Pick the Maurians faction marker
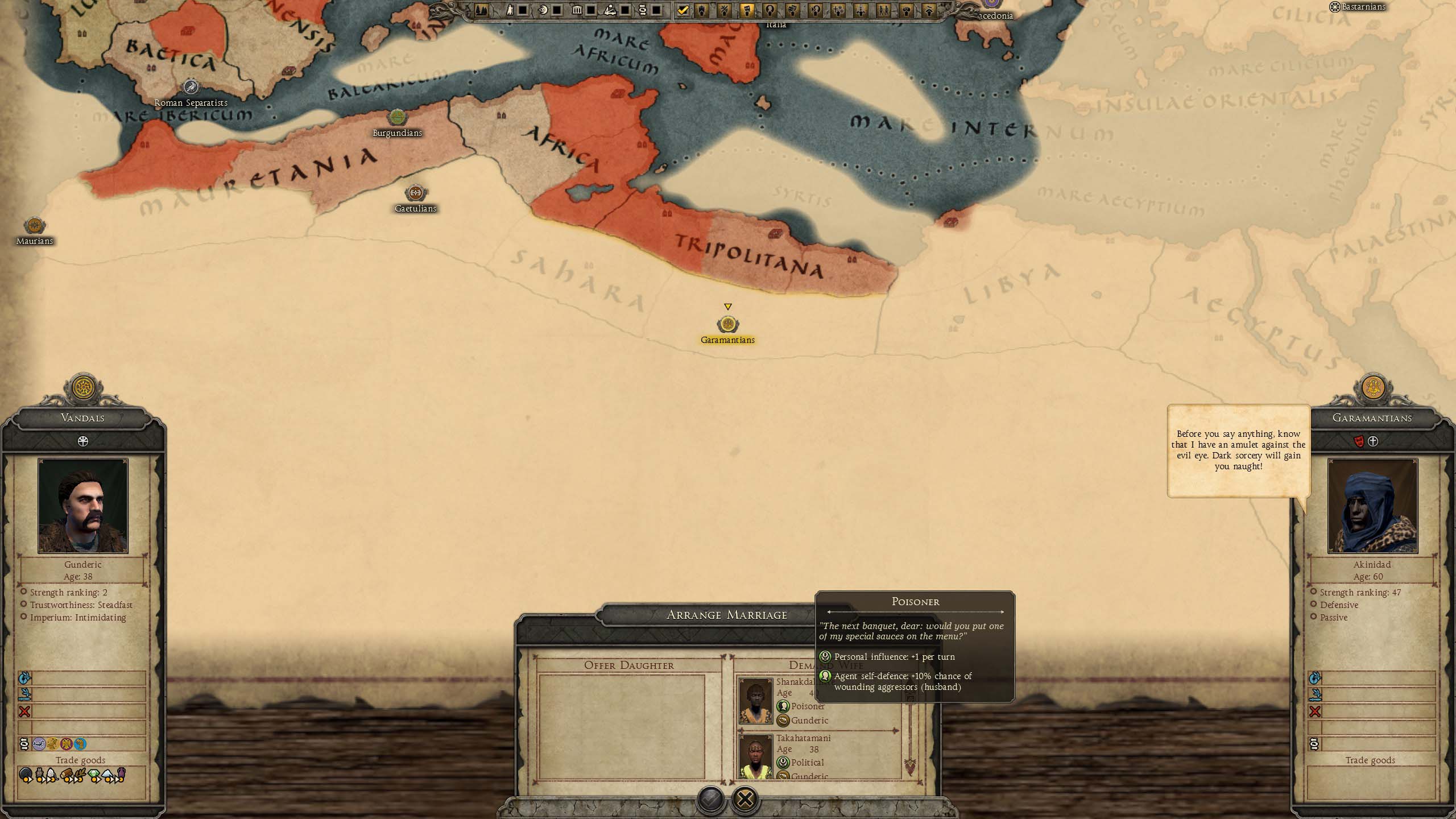The width and height of the screenshot is (1456, 819). pos(34,226)
